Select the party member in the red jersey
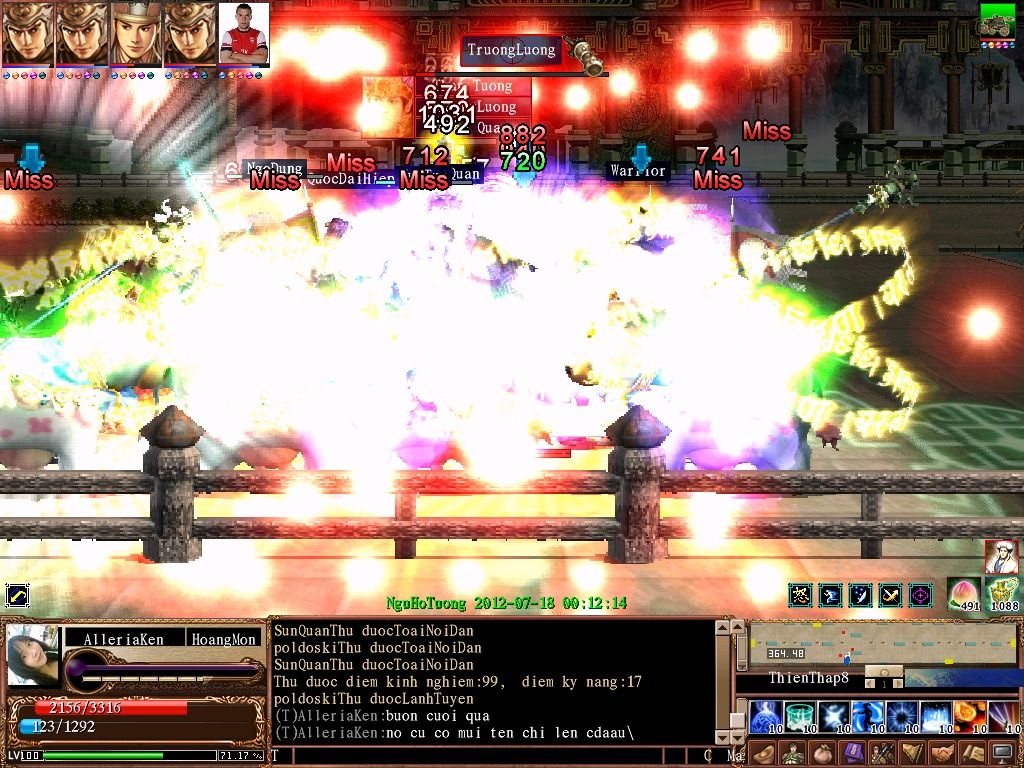 click(x=243, y=34)
